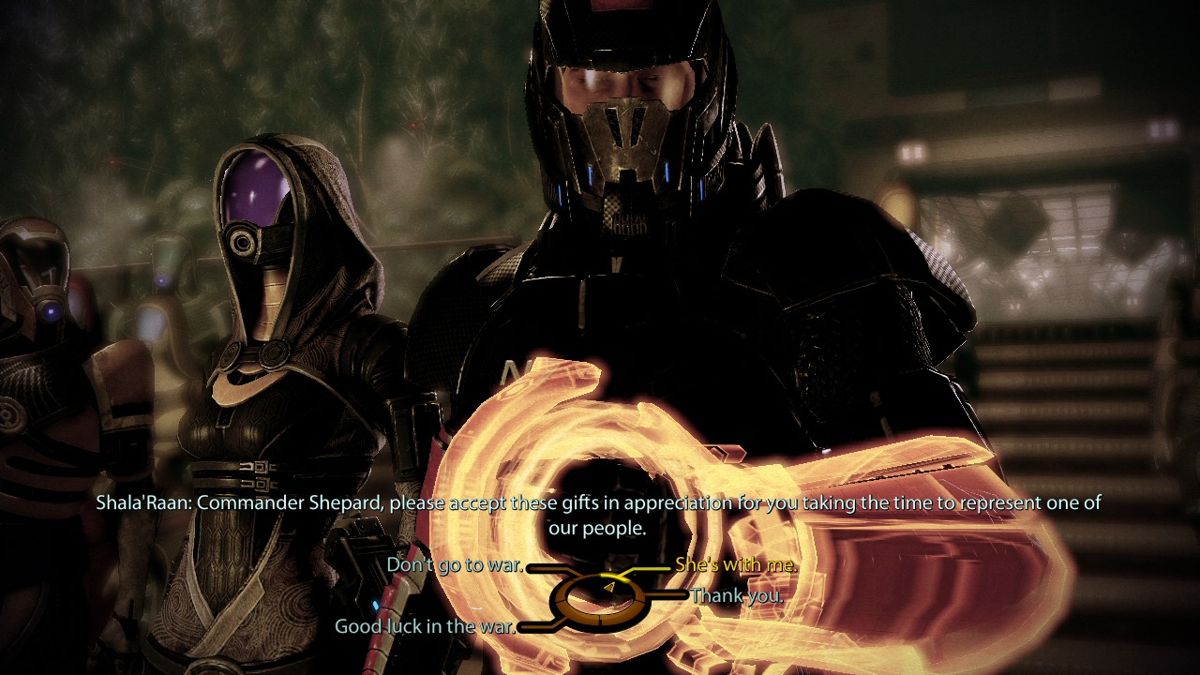This screenshot has width=1200, height=675.
Task: Choose "Good luck in the war." reply
Action: pos(425,627)
